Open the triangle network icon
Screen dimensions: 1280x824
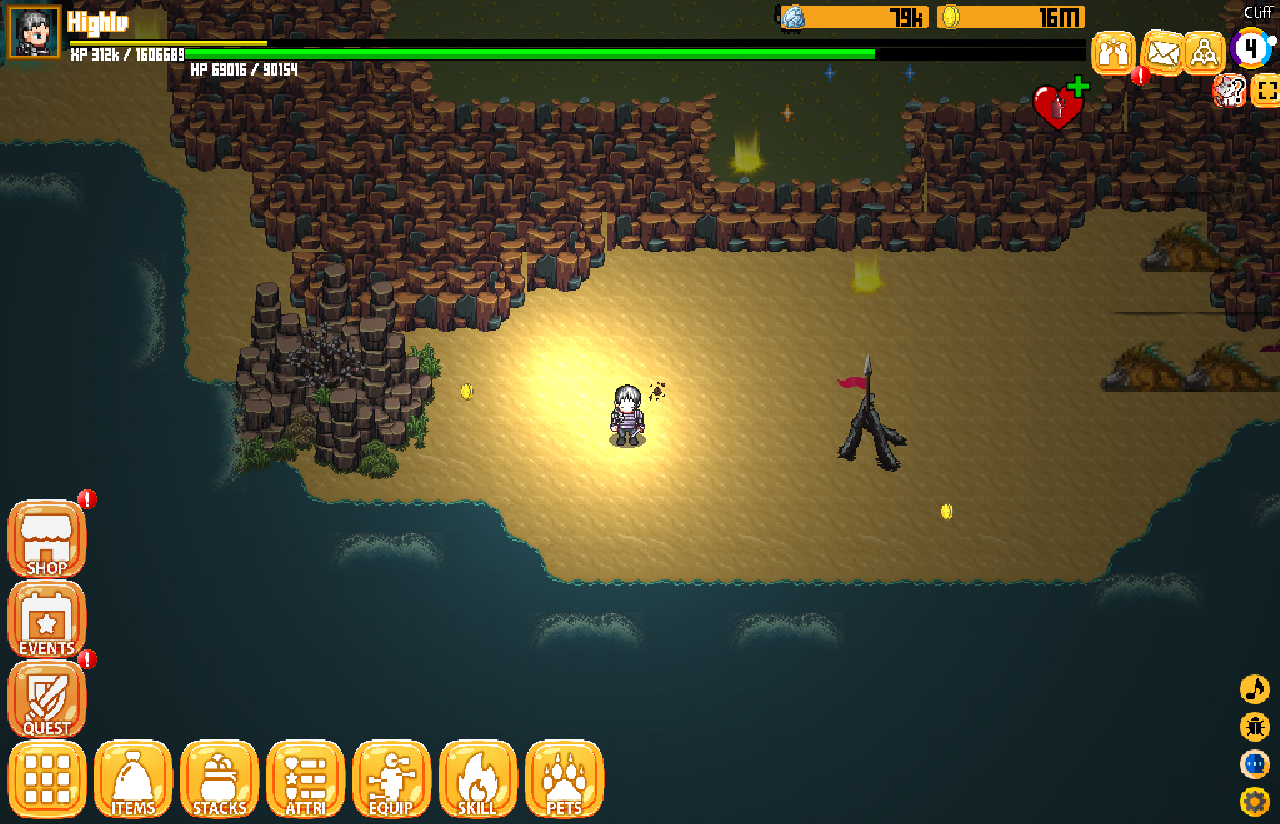click(x=1205, y=52)
